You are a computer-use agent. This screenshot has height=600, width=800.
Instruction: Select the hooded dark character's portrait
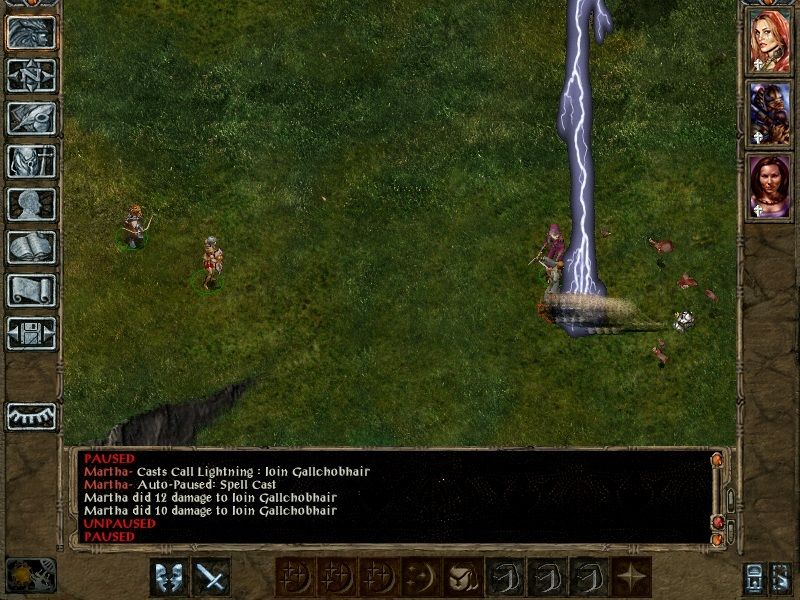point(769,113)
